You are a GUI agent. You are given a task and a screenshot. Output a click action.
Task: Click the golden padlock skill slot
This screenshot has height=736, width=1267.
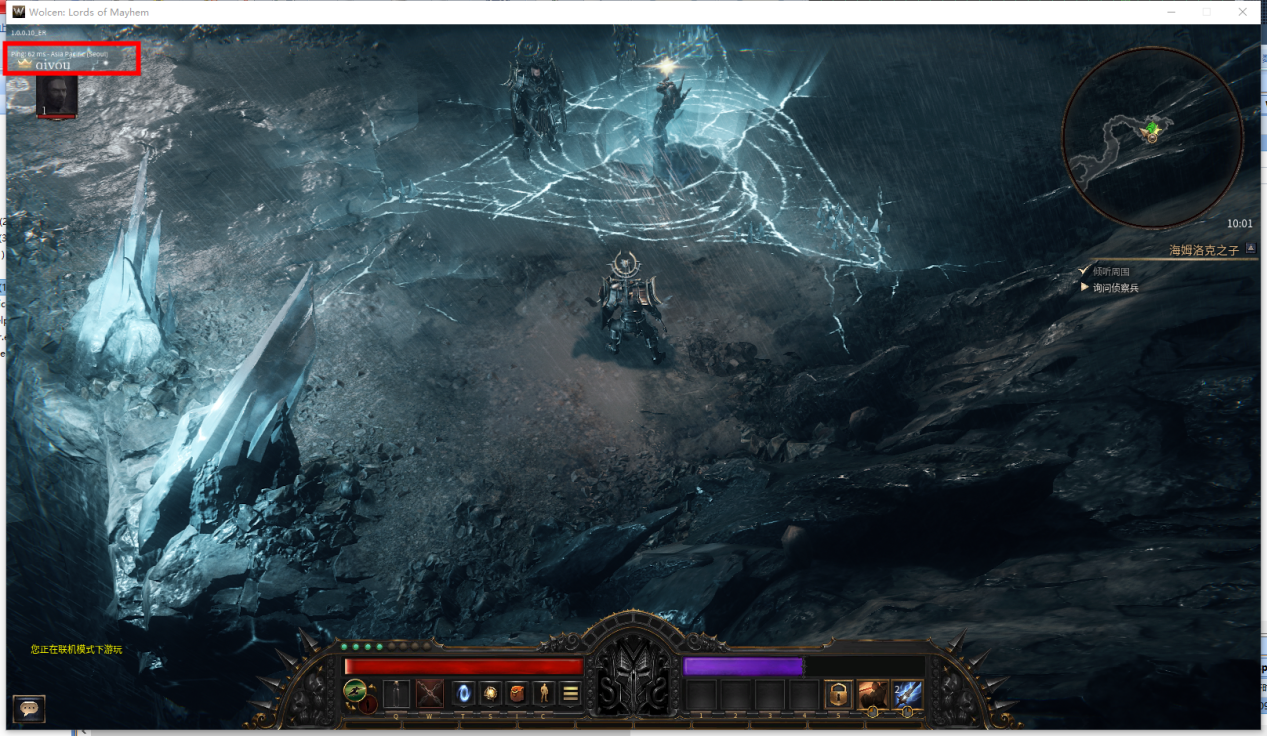click(x=838, y=694)
